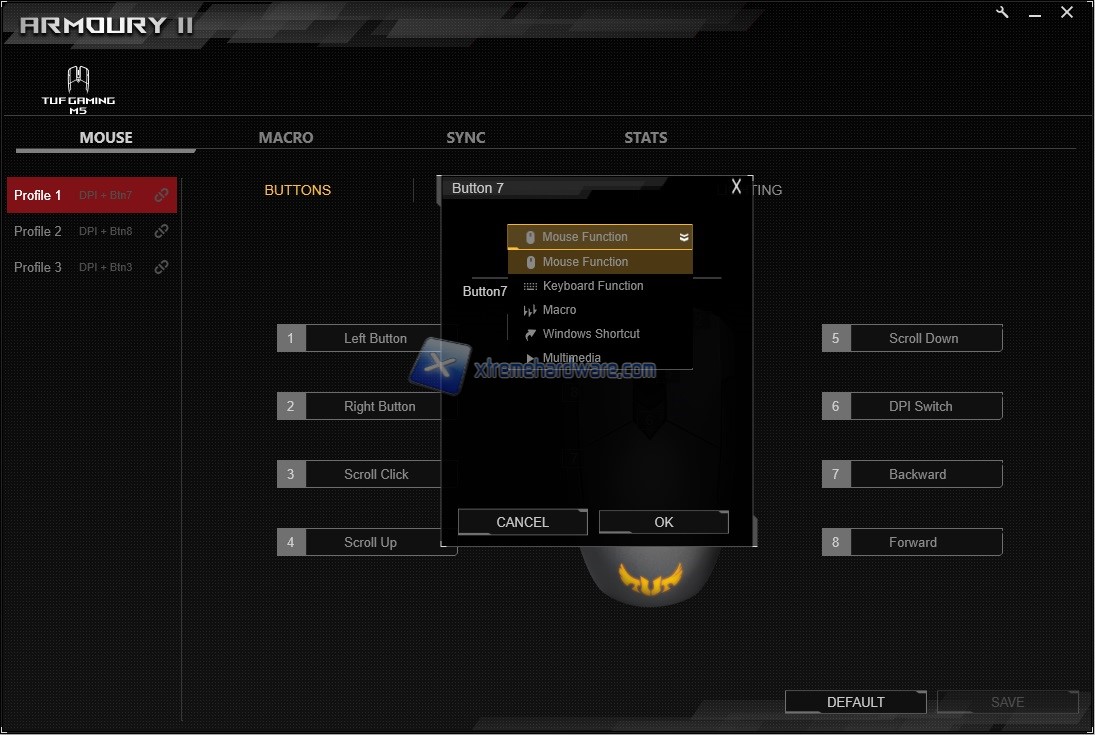
Task: Select the Macro option in the dropdown
Action: point(559,310)
